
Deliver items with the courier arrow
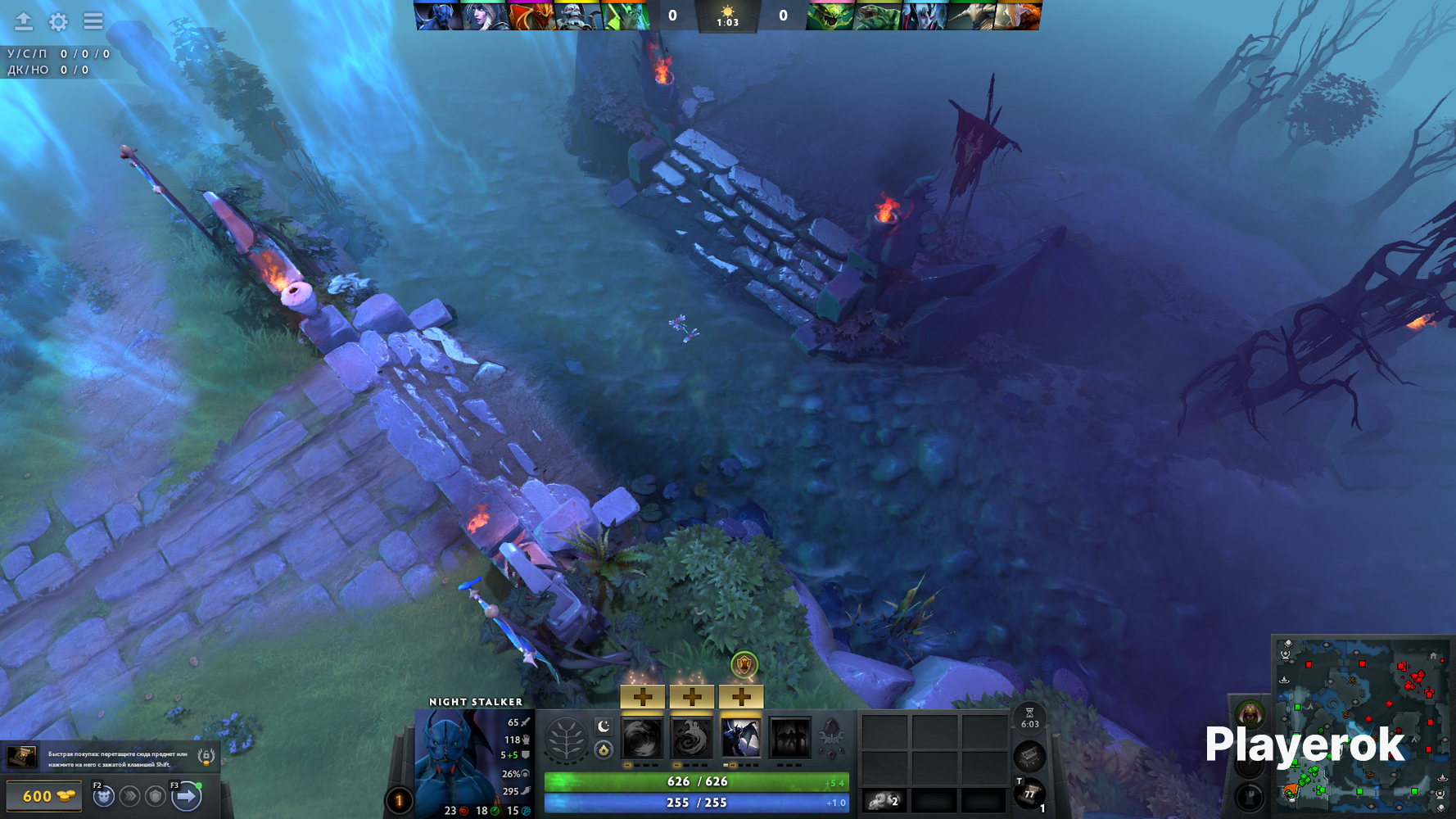187,795
